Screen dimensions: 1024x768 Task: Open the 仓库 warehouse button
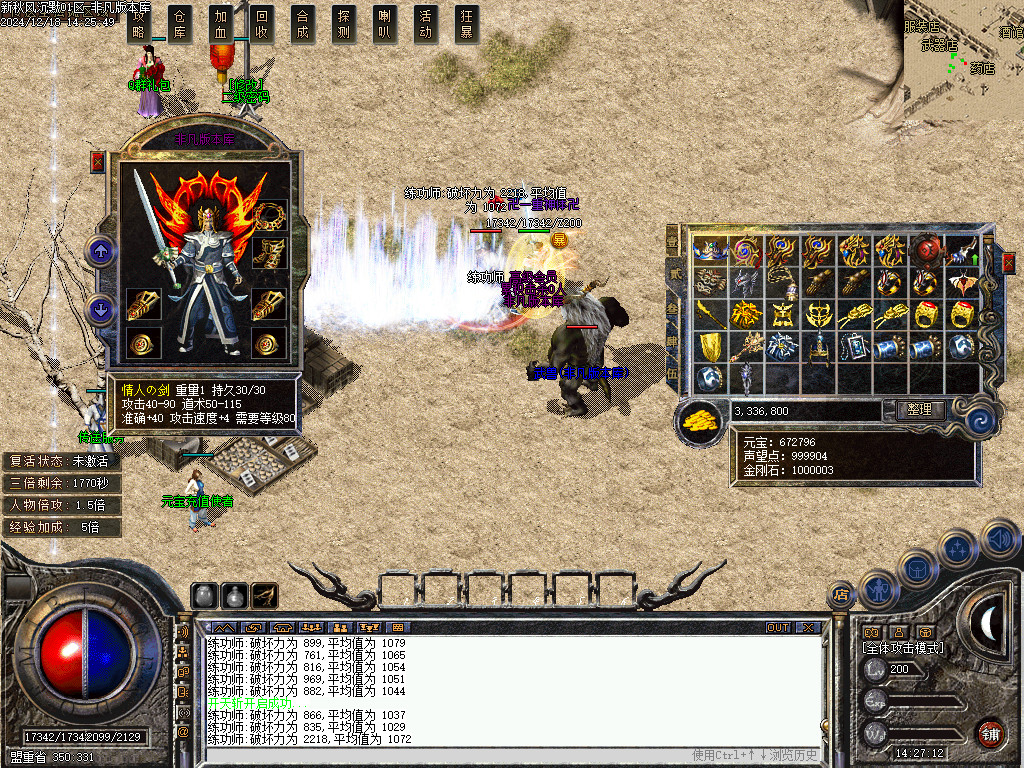[180, 24]
